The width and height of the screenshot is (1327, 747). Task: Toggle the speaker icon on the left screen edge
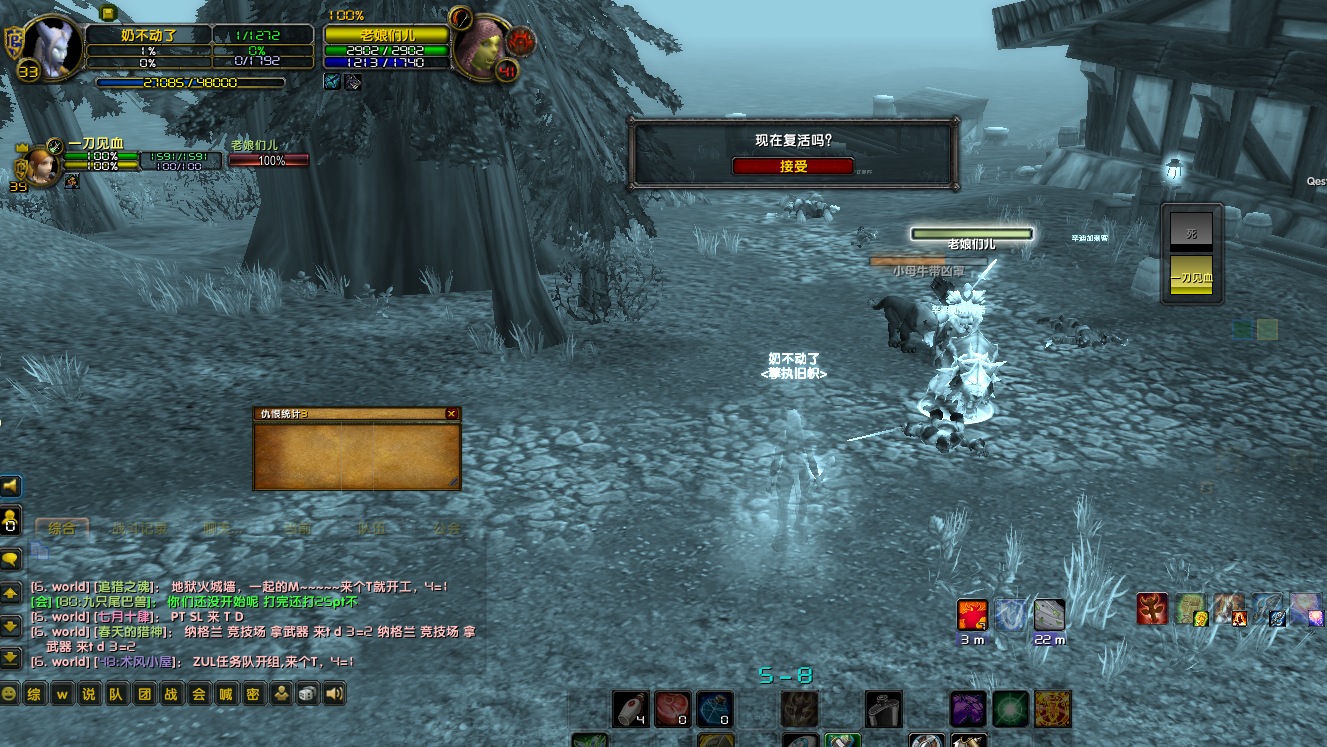(x=12, y=486)
